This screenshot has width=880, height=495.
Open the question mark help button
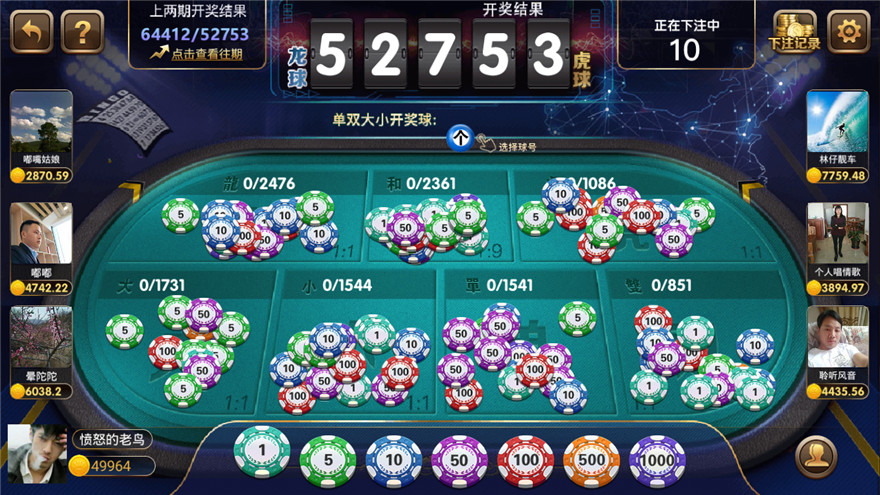coord(83,32)
